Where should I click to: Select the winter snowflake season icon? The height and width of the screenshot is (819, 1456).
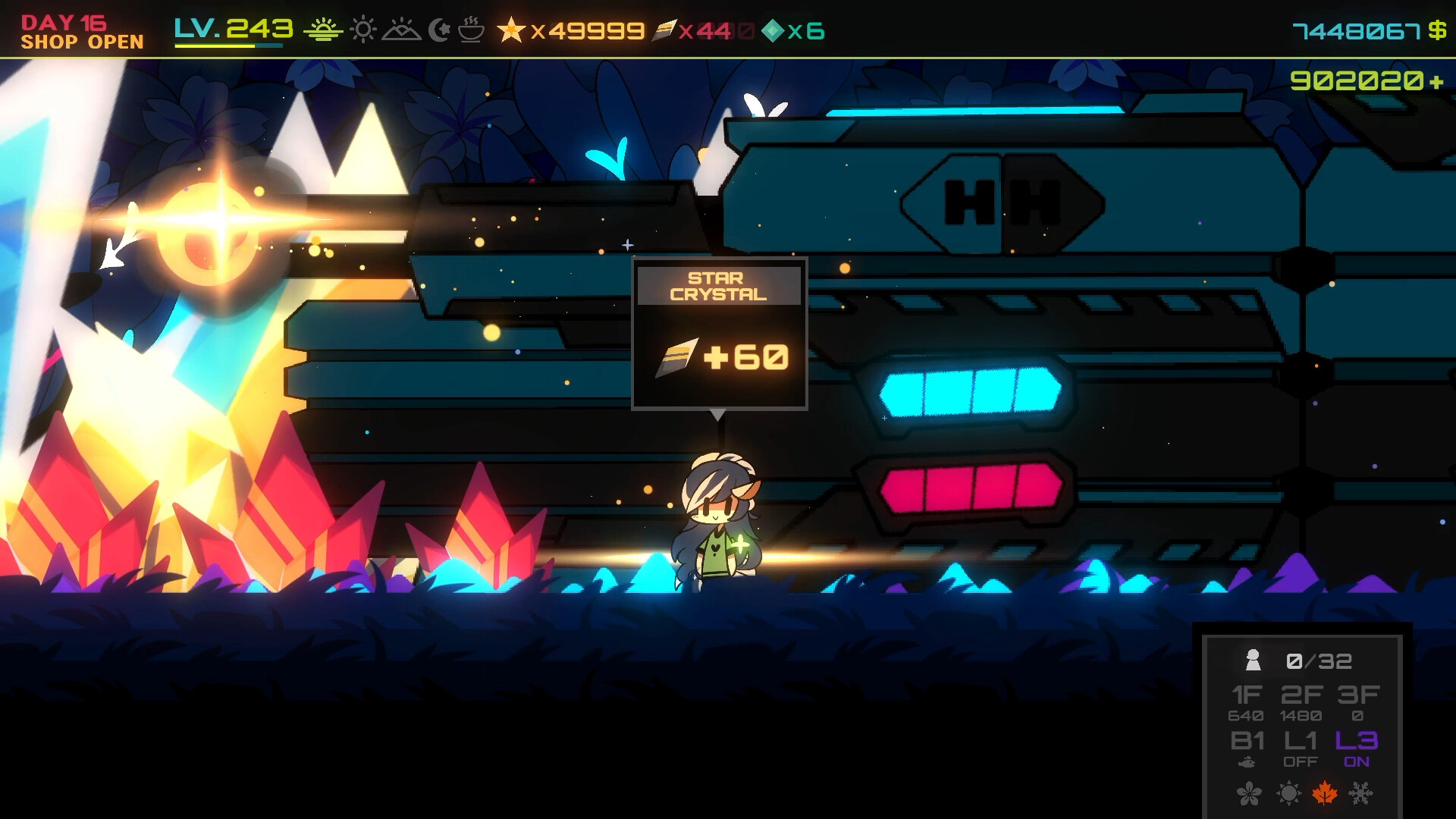click(x=1361, y=794)
